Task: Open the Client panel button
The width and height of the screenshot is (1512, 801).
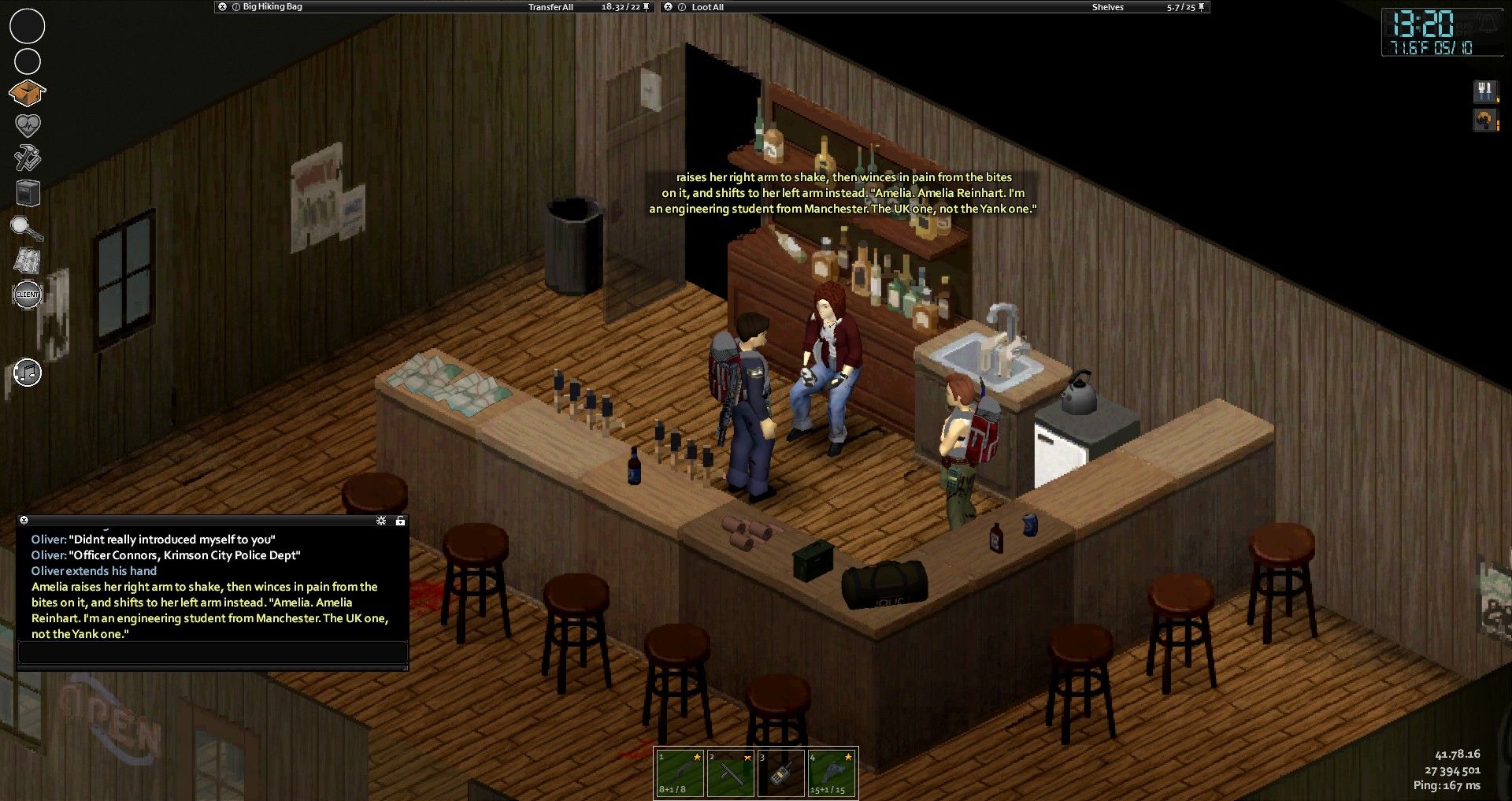Action: click(28, 295)
